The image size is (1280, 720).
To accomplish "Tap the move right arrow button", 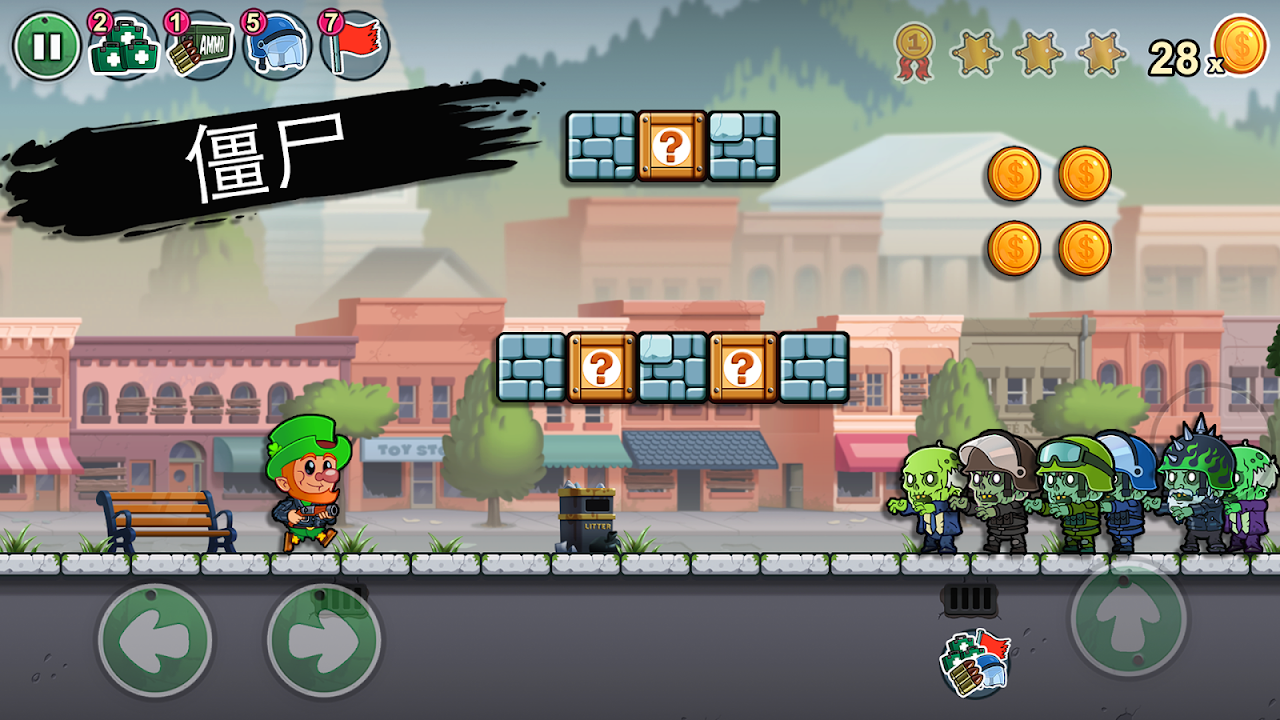I will point(324,641).
